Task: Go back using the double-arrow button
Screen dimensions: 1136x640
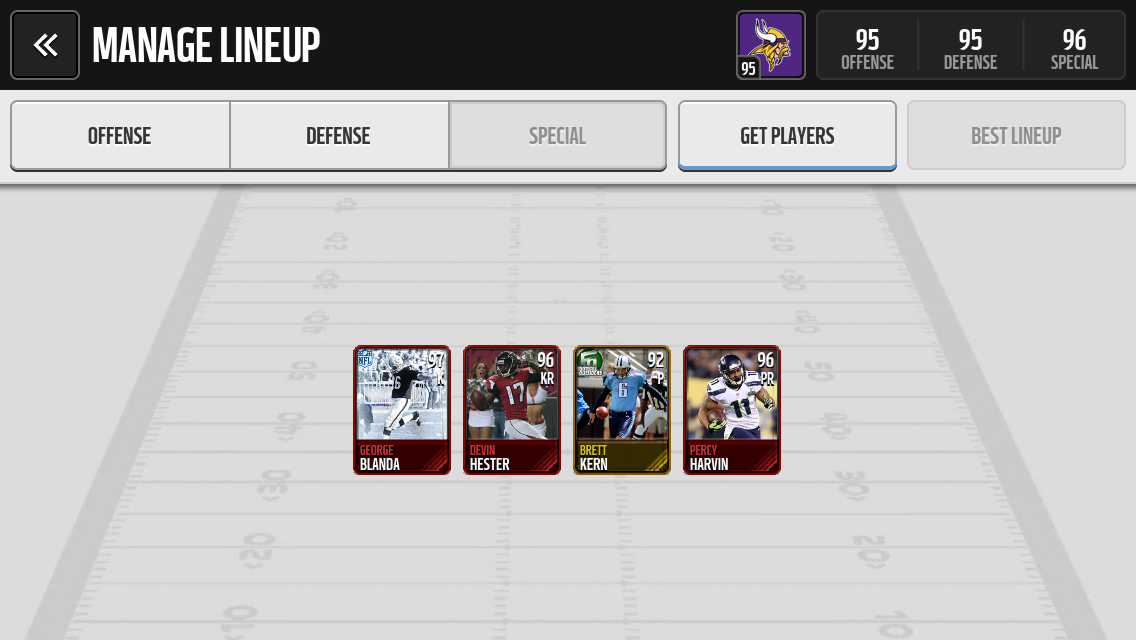Action: click(x=45, y=45)
